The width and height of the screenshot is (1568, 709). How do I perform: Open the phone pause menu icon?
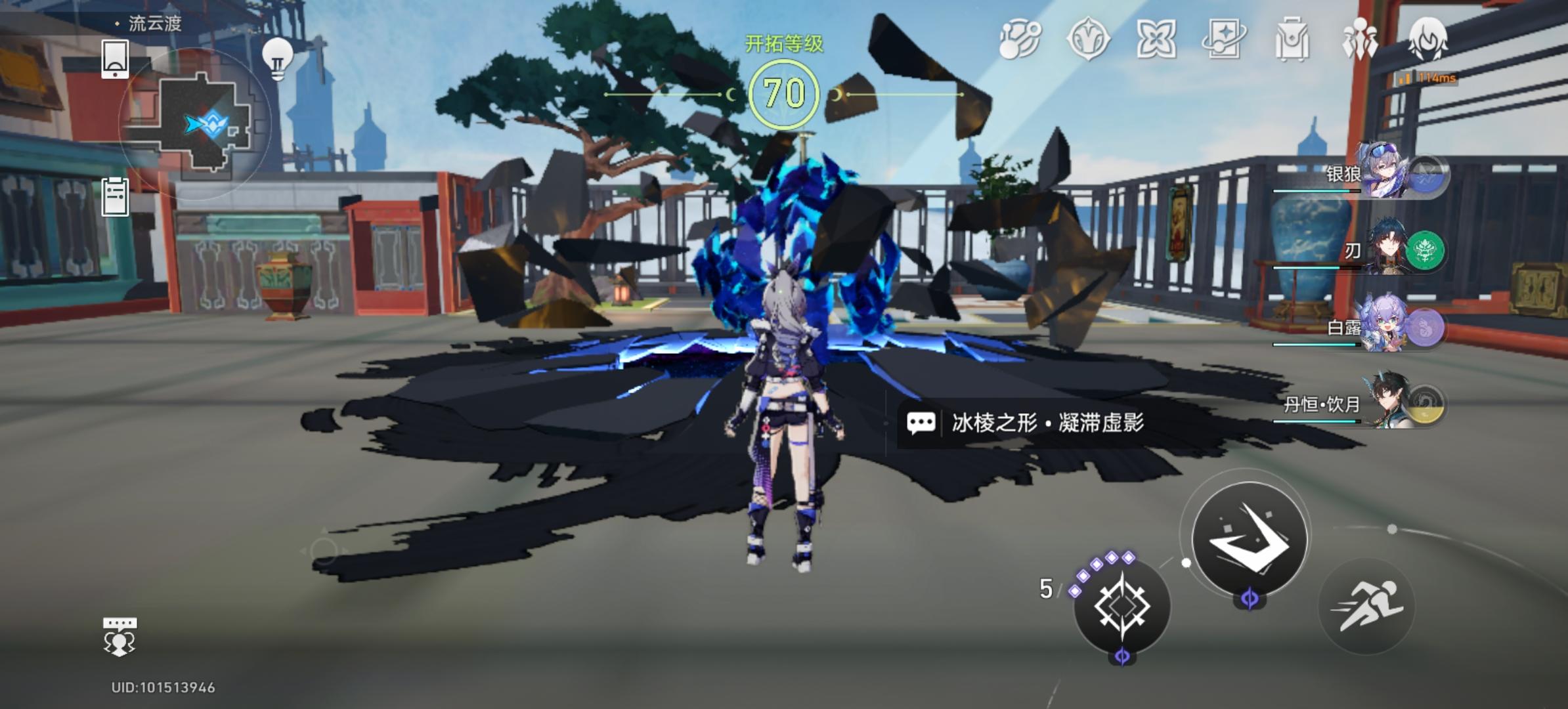(116, 59)
